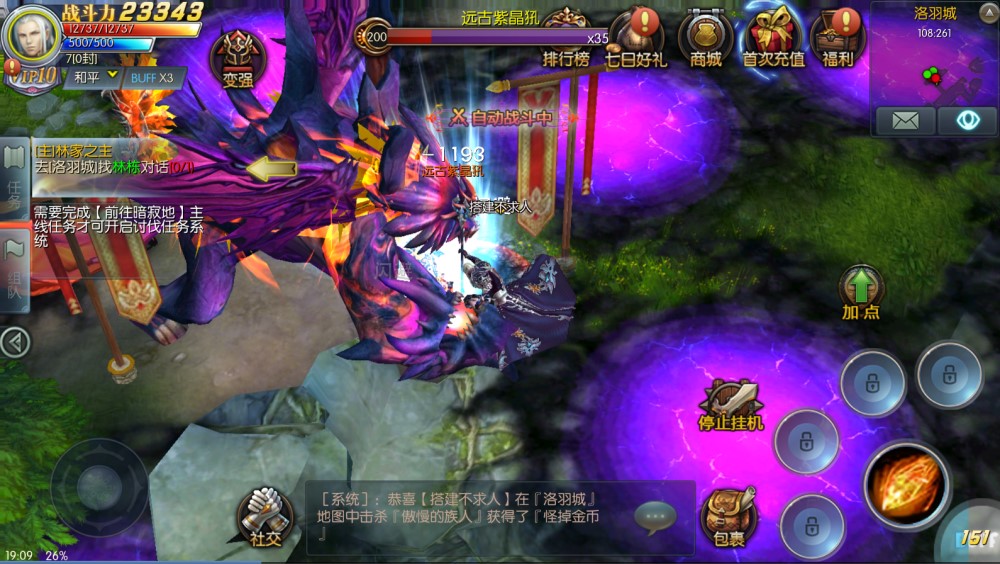This screenshot has width=1000, height=564.
Task: Open the 包裹 bag inventory
Action: coord(729,517)
